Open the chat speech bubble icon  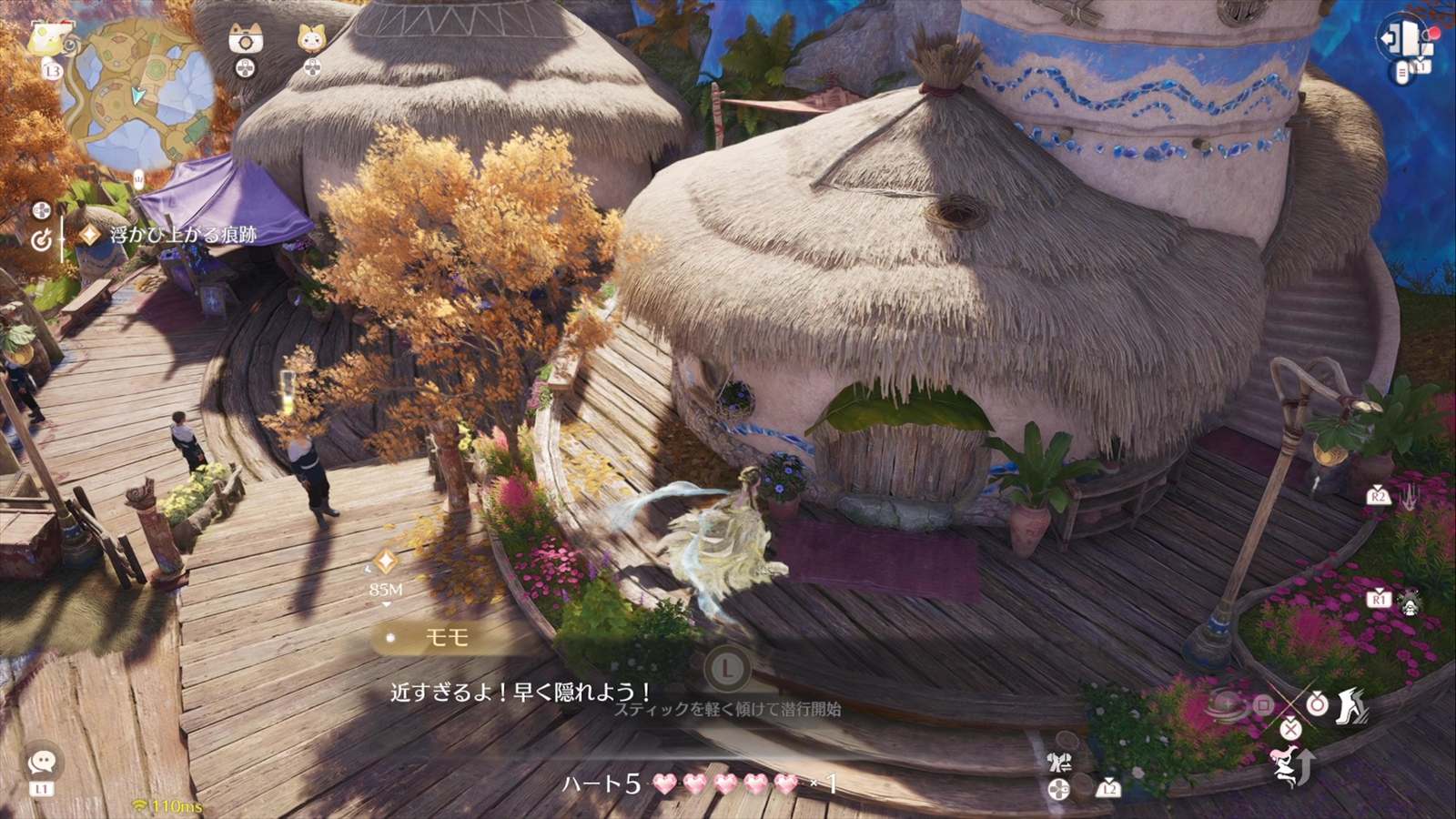(42, 762)
